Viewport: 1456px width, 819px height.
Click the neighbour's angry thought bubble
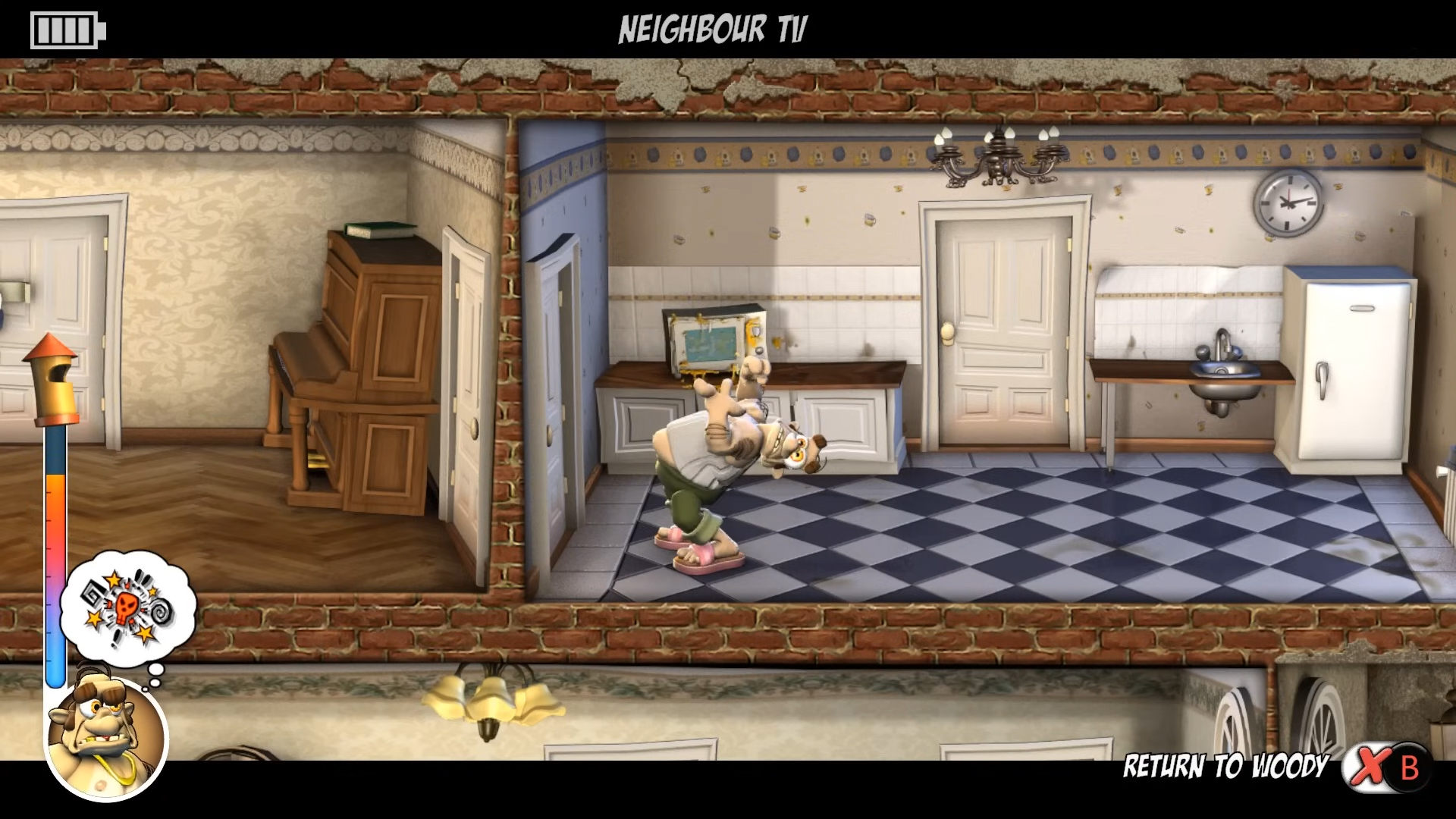128,608
